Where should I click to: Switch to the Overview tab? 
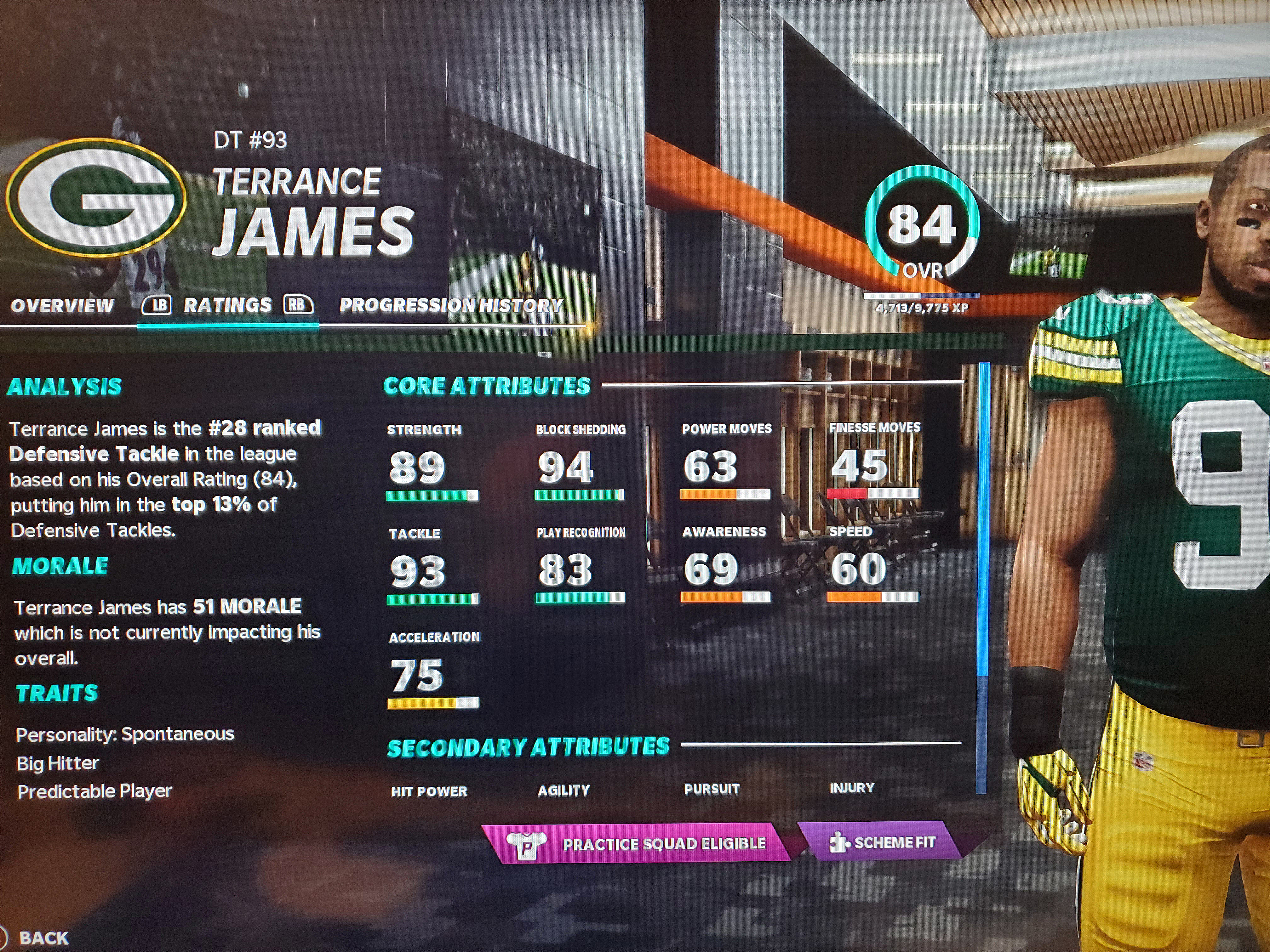pyautogui.click(x=62, y=306)
